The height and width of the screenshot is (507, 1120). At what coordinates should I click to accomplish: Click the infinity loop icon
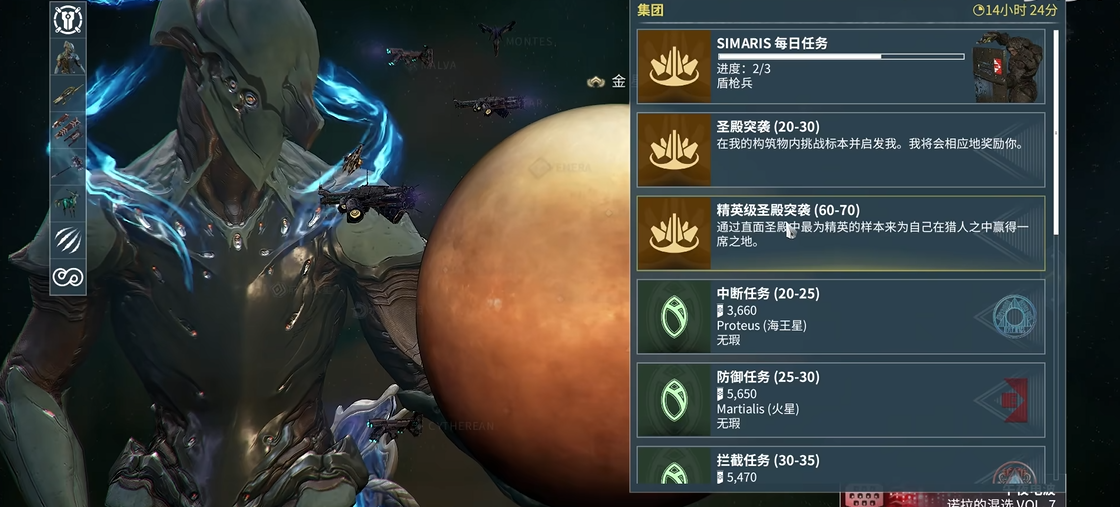tap(68, 276)
